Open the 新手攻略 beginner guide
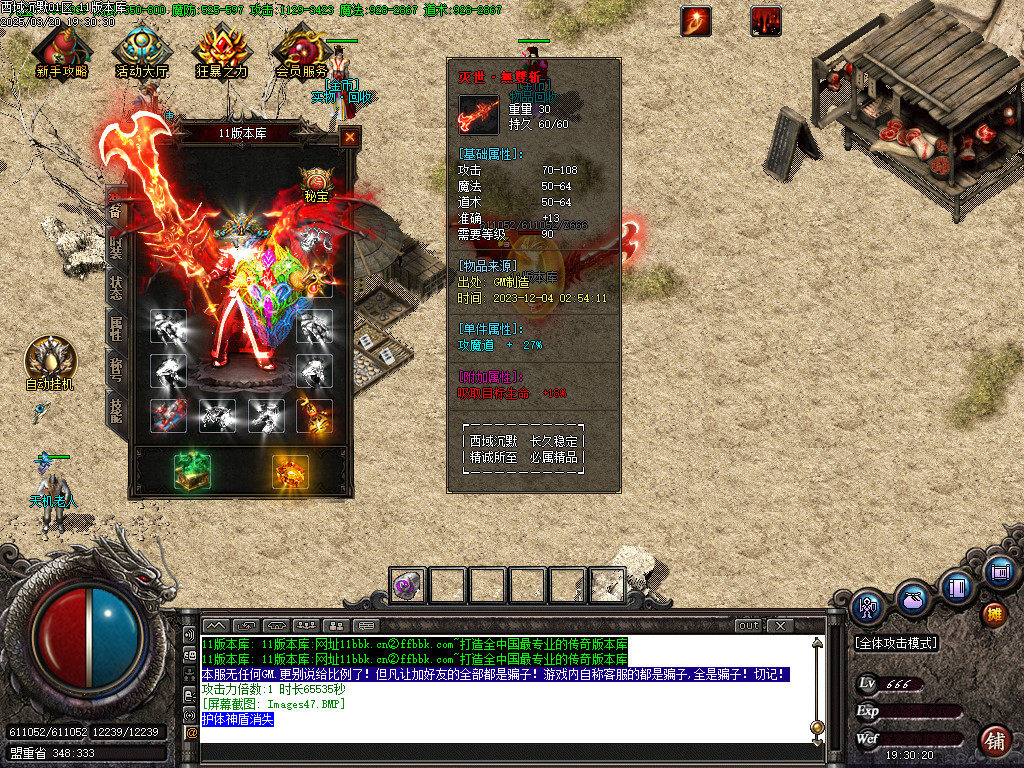1024x768 pixels. click(60, 48)
